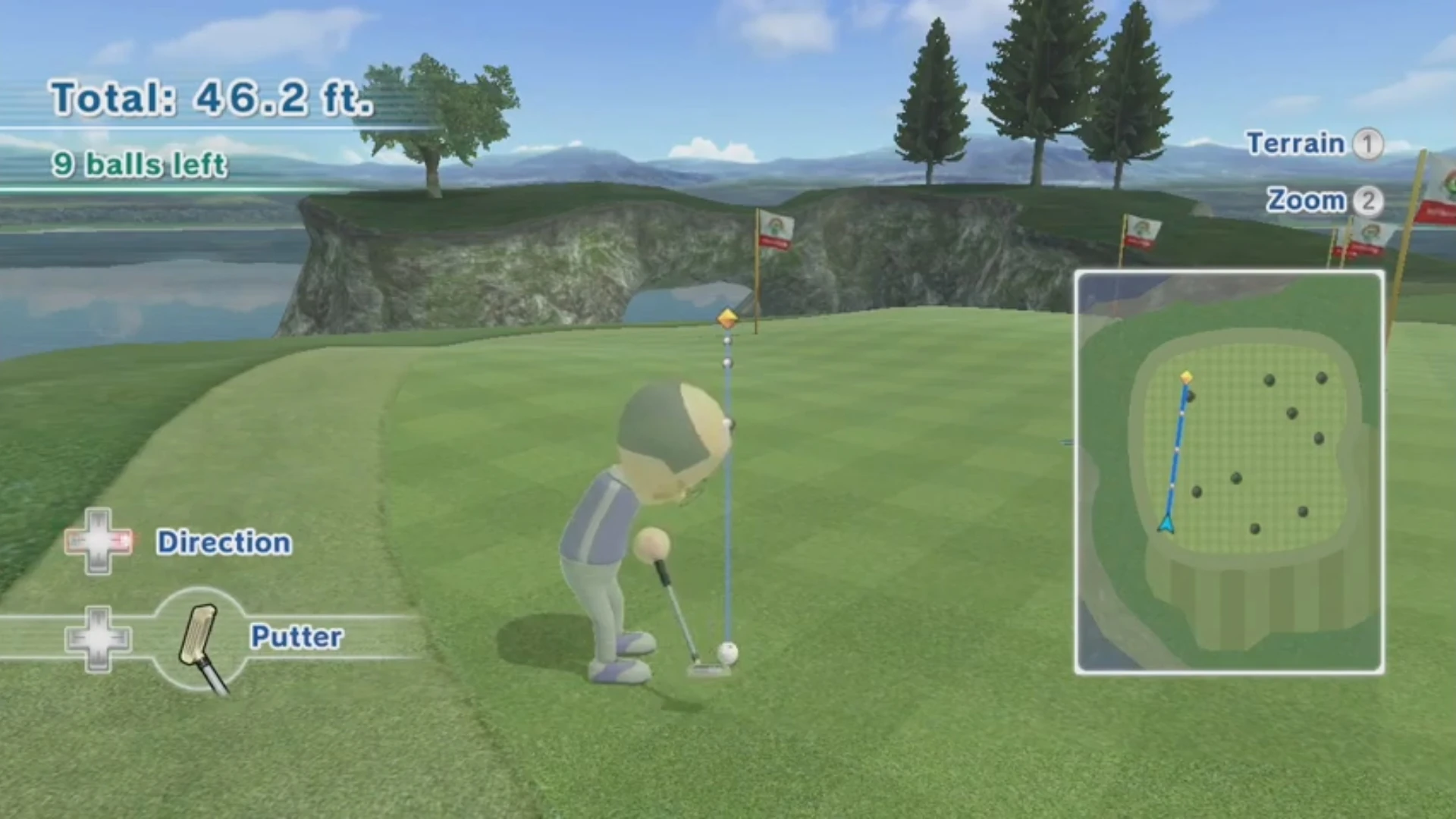Click the Zoom label
The image size is (1456, 819).
pyautogui.click(x=1306, y=201)
